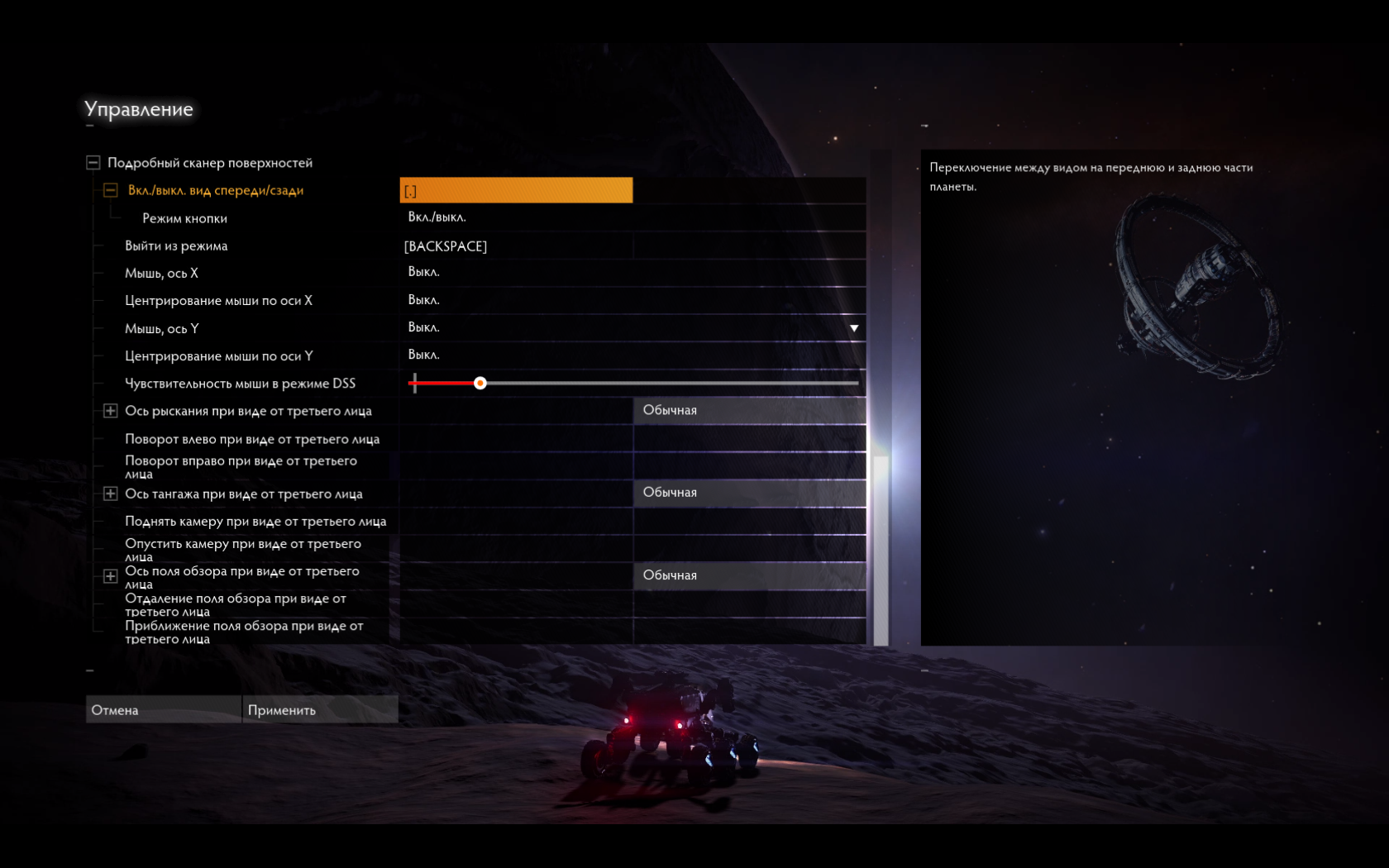This screenshot has width=1389, height=868.
Task: Toggle Центрирование мыши по оси Y
Action: pyautogui.click(x=632, y=355)
